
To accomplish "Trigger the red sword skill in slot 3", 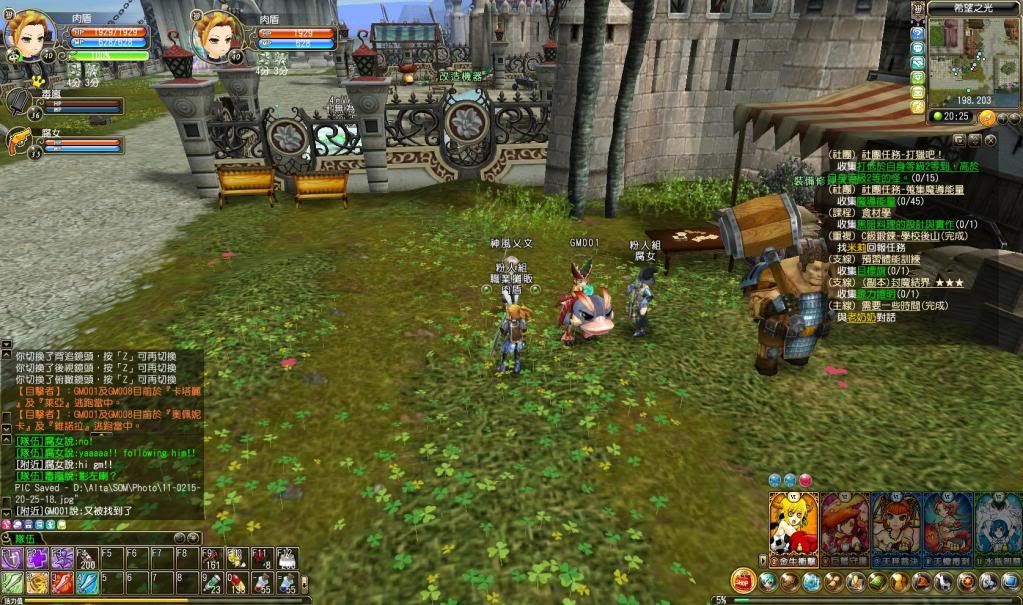I will tap(62, 582).
